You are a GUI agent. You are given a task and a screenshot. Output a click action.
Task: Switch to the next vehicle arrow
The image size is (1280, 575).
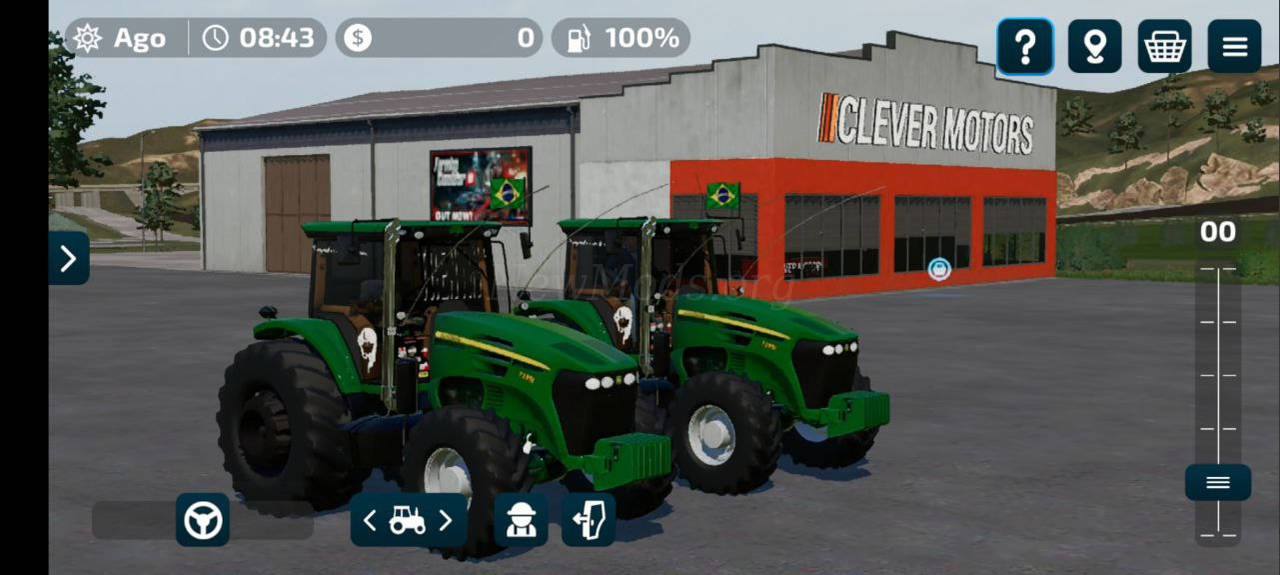(446, 520)
